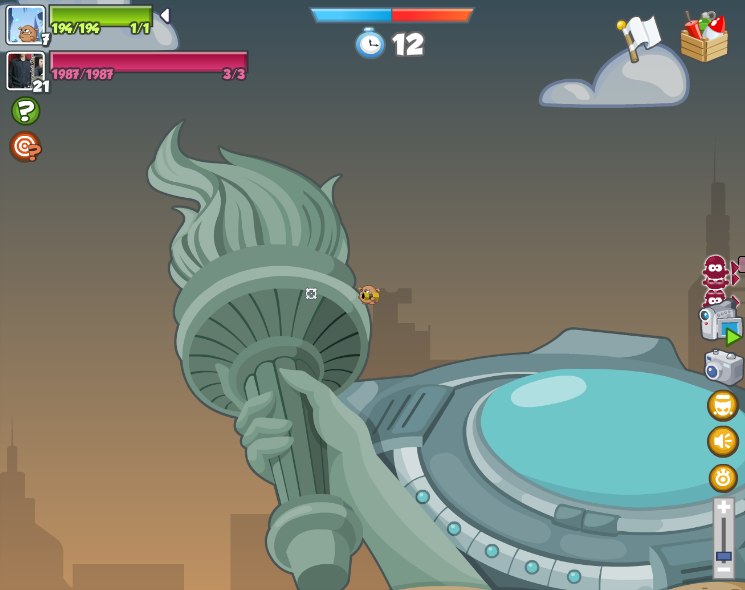
Task: Collapse the blue team bar arrow
Action: point(165,16)
